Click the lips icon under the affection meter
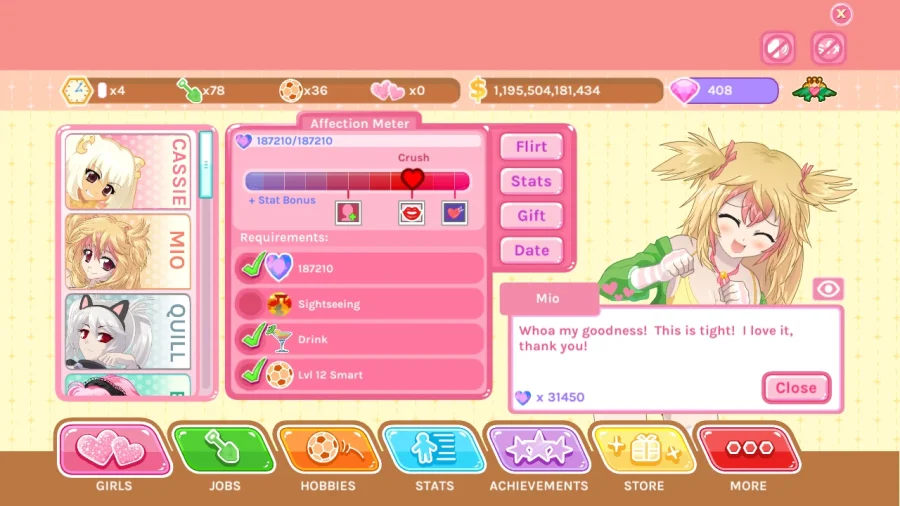Viewport: 900px width, 506px height. pos(411,212)
